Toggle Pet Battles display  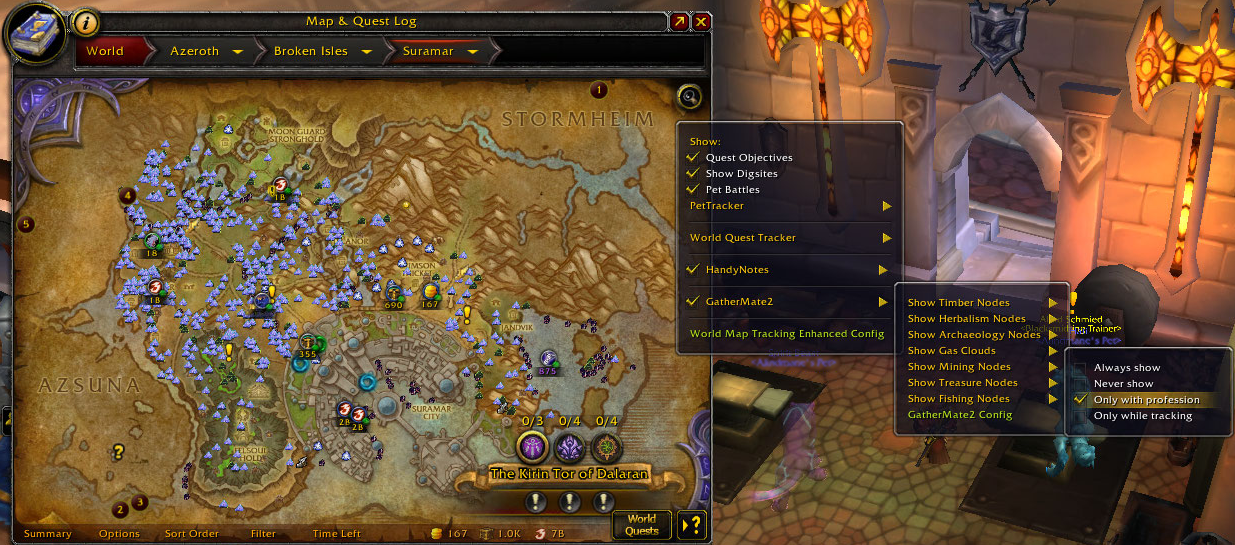pyautogui.click(x=692, y=190)
